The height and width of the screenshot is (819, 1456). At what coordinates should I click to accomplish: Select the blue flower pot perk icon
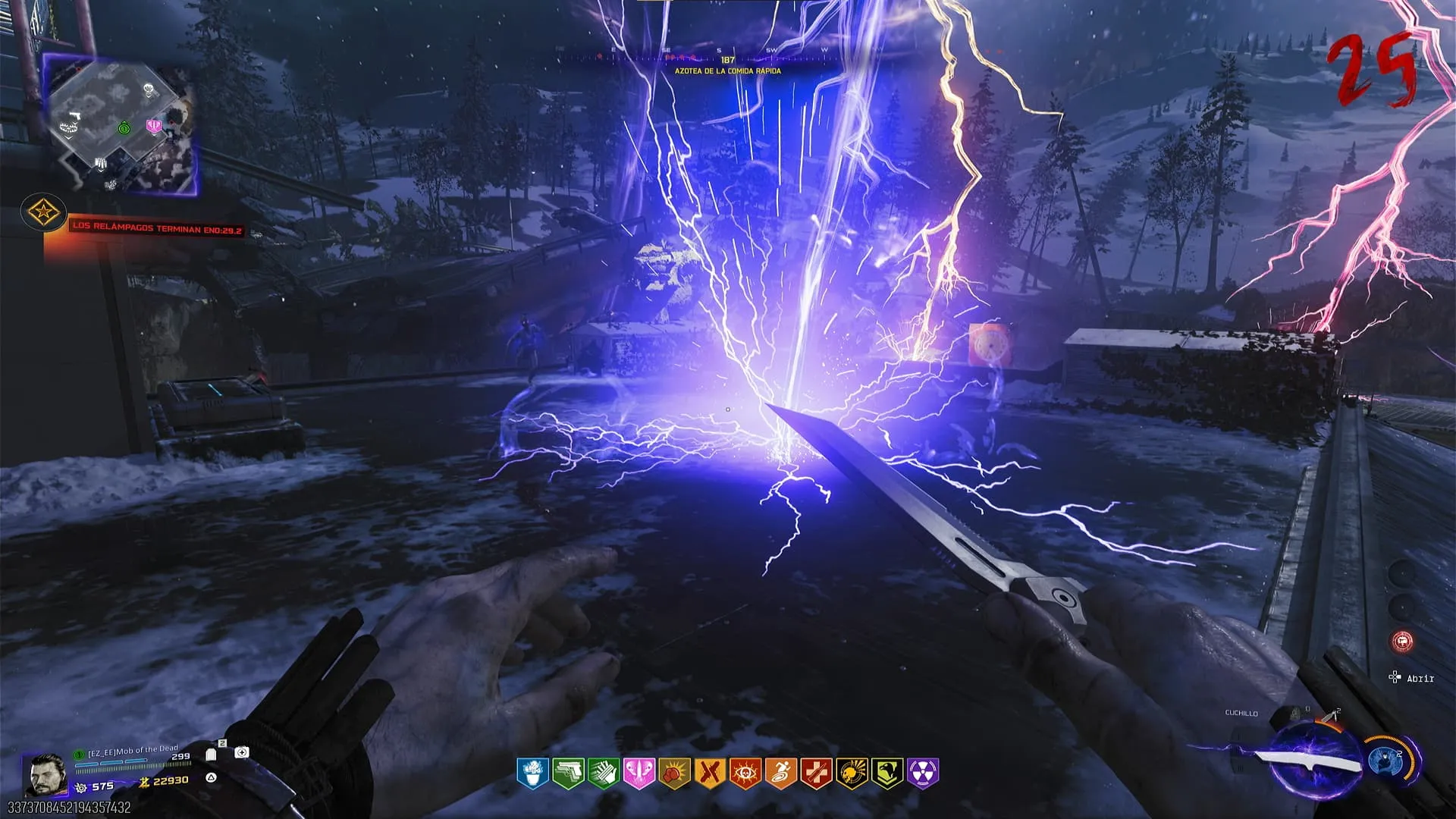(x=533, y=773)
